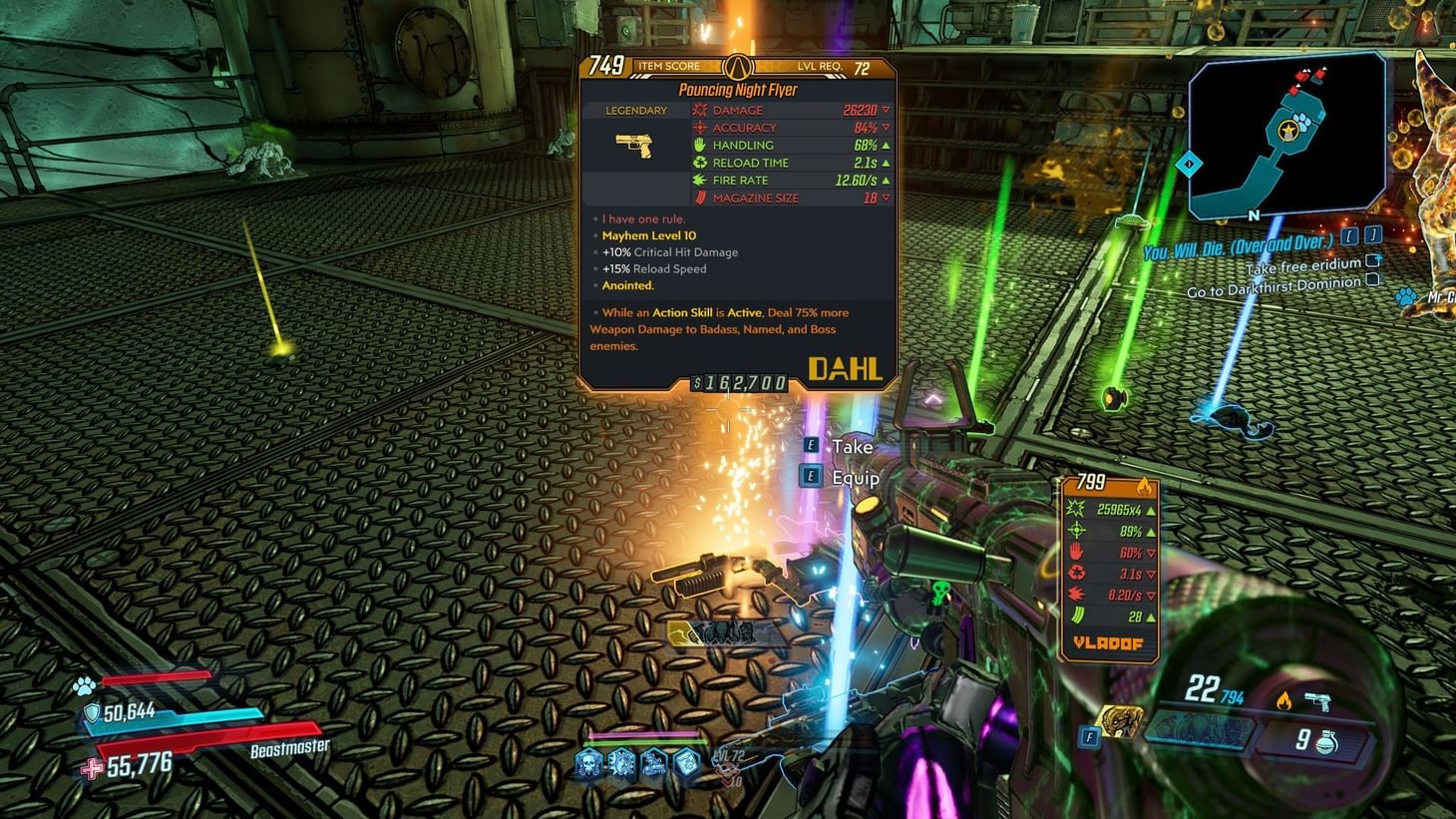Click the Accuracy crosshair icon
The height and width of the screenshot is (819, 1456).
(x=700, y=128)
